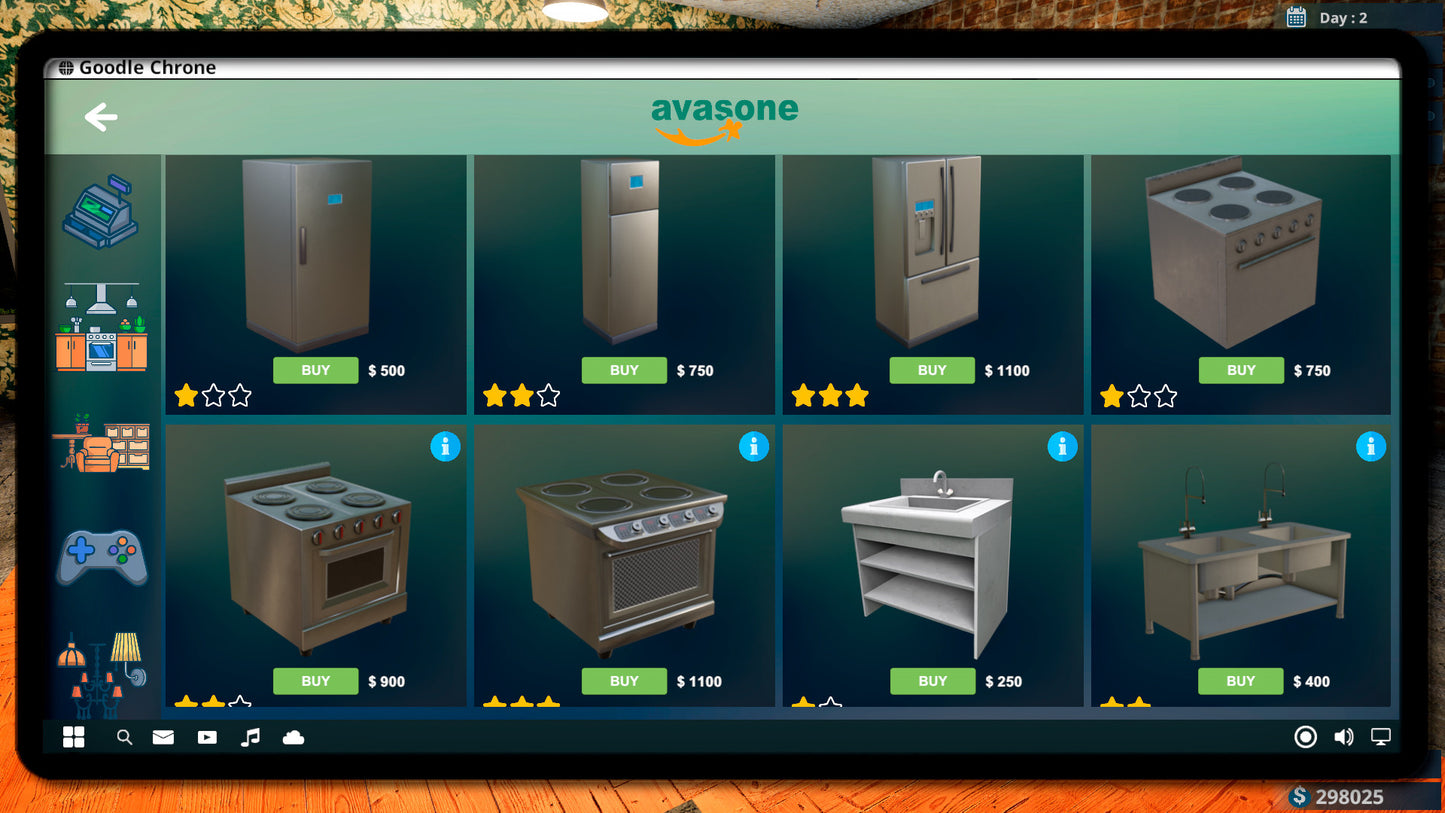Open info for the $900 stove
Screen dimensions: 1445x813
point(446,447)
